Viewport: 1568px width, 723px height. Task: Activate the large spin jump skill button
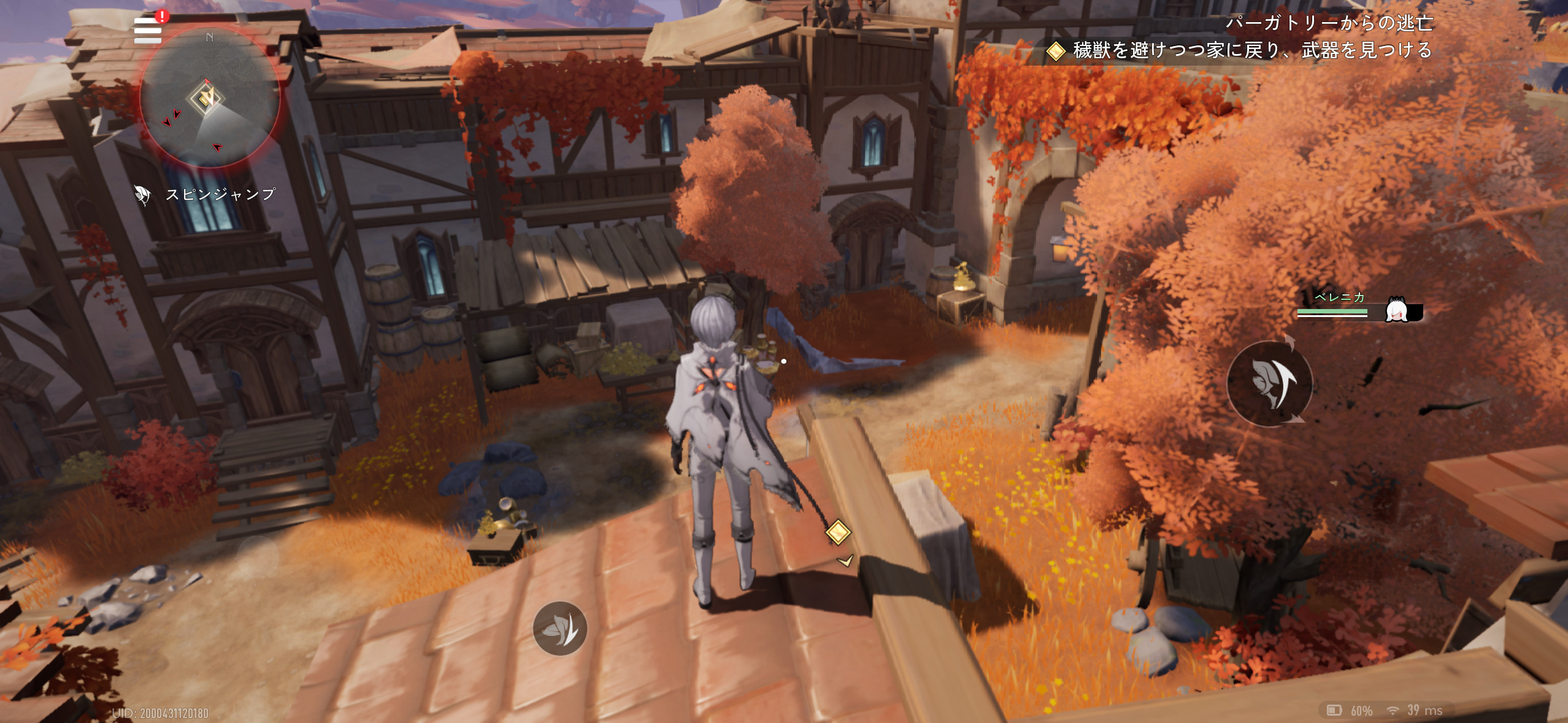[x=1269, y=384]
